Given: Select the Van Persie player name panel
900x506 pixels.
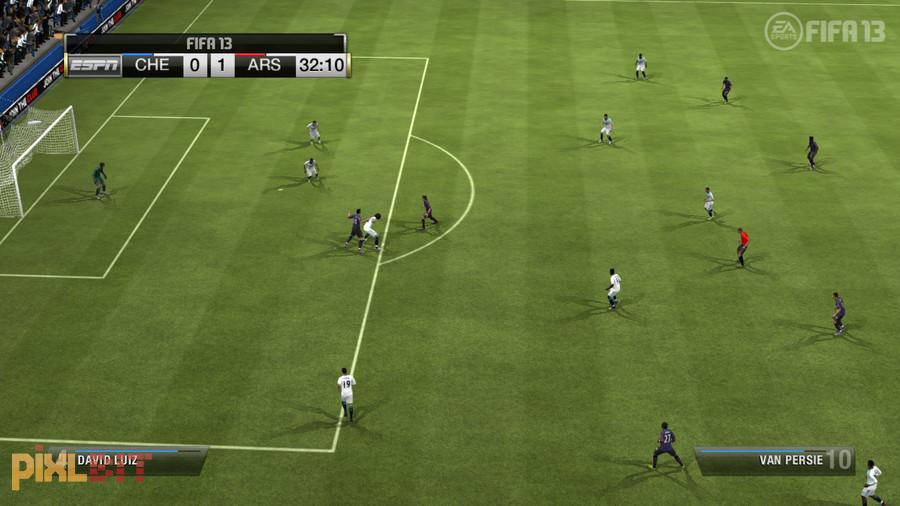Looking at the screenshot, I should point(775,460).
